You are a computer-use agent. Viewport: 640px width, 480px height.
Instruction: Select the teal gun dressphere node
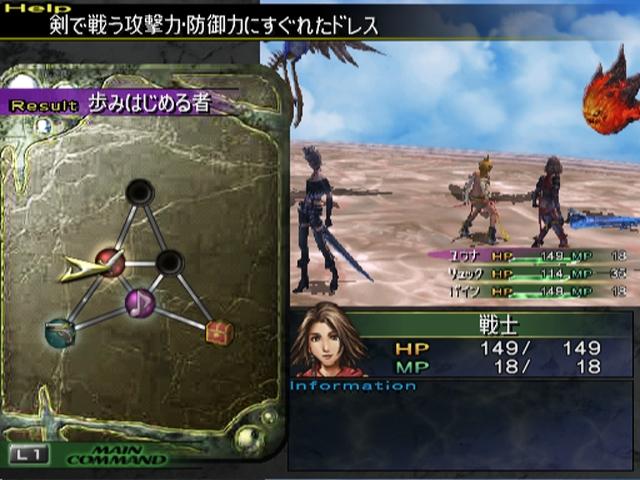pos(60,332)
